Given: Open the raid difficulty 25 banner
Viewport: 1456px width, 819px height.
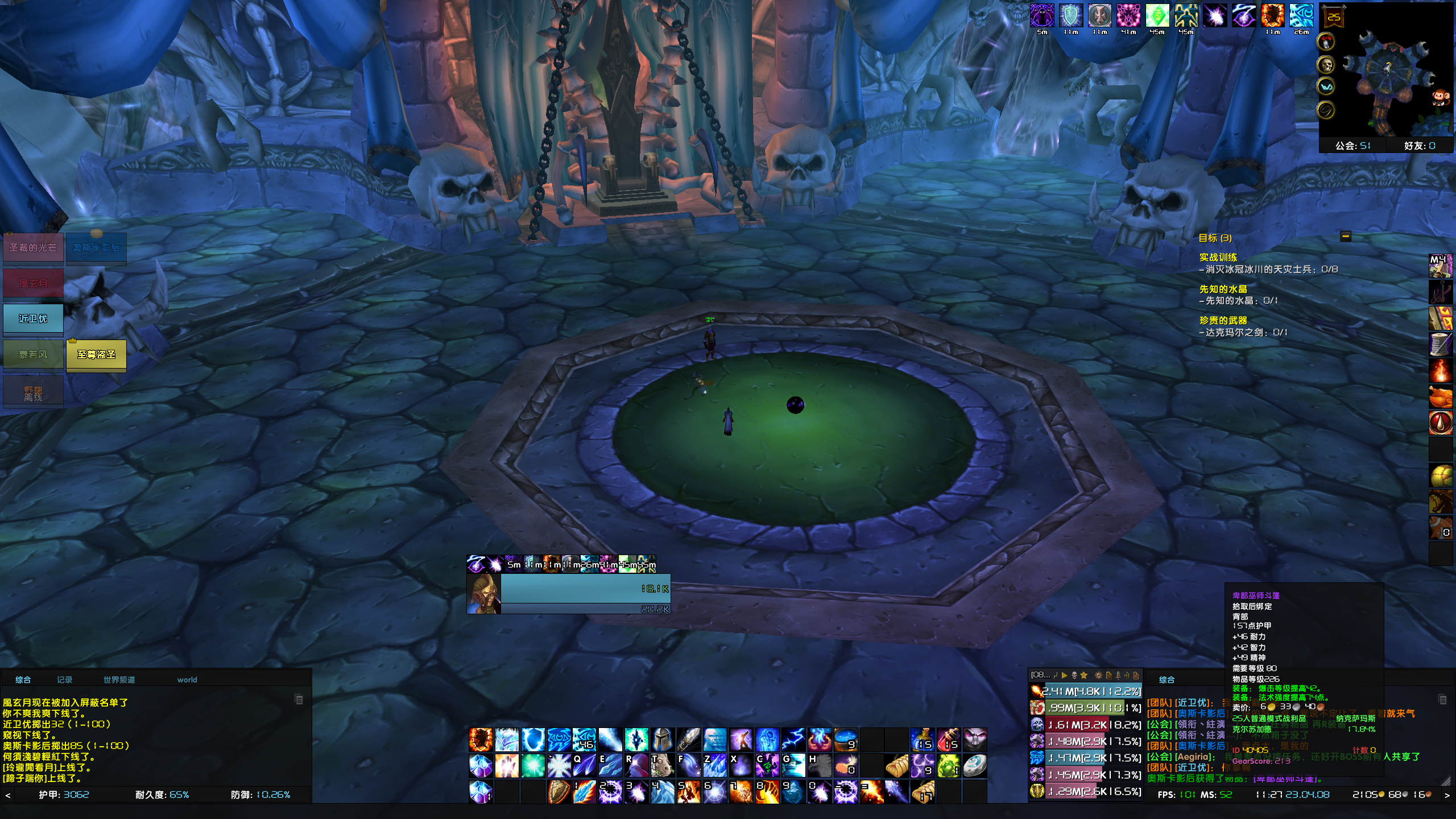Looking at the screenshot, I should (x=1334, y=17).
